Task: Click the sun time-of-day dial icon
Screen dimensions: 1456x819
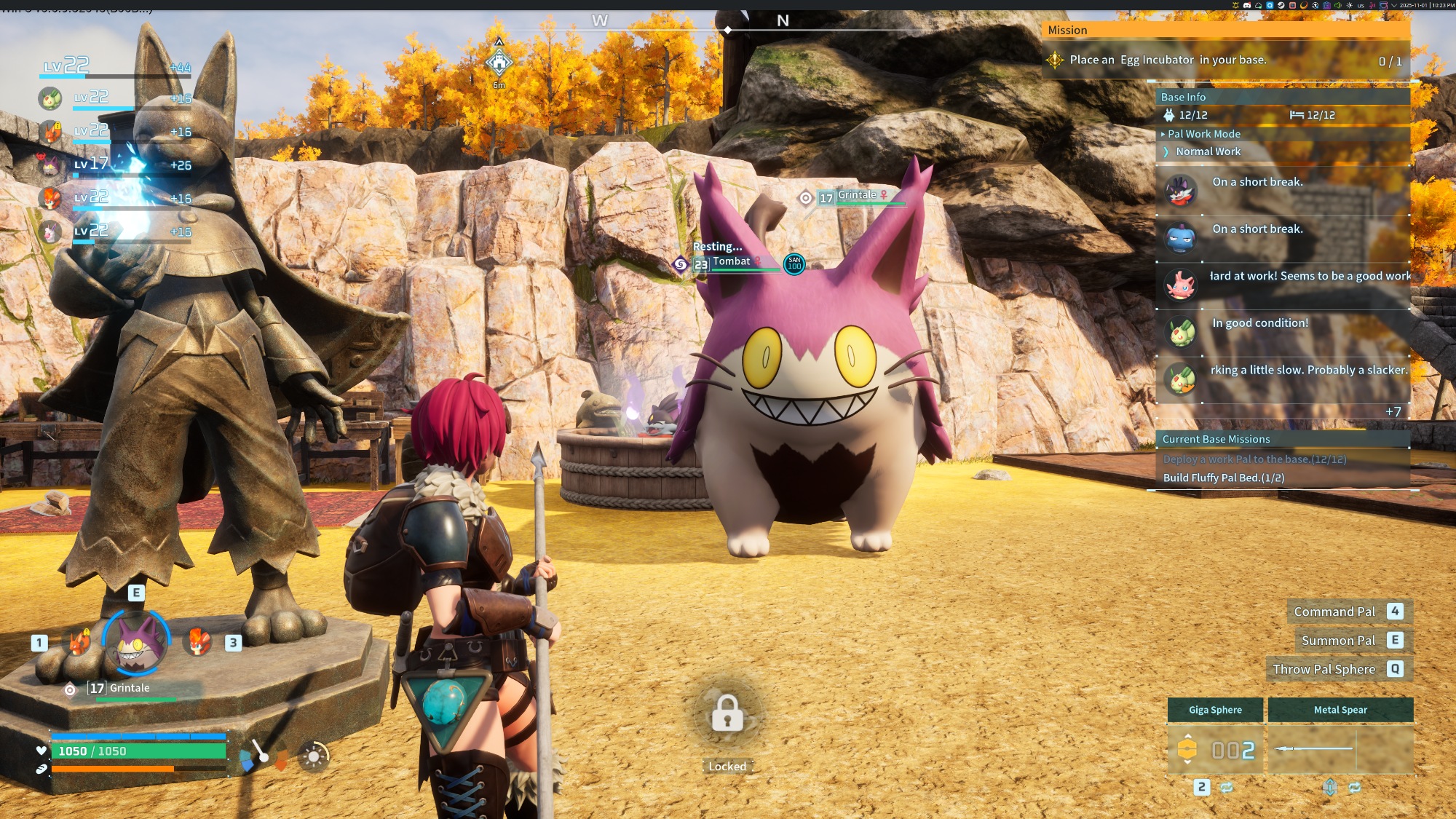Action: [314, 757]
